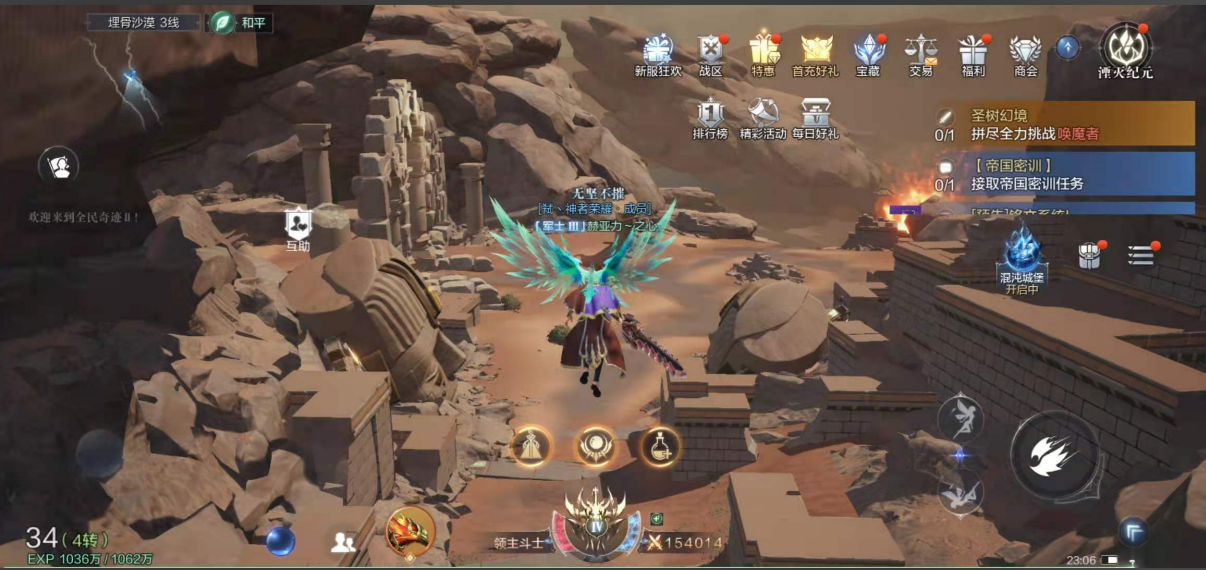This screenshot has width=1206, height=570.
Task: Open the 战区 war zone menu
Action: coord(710,52)
